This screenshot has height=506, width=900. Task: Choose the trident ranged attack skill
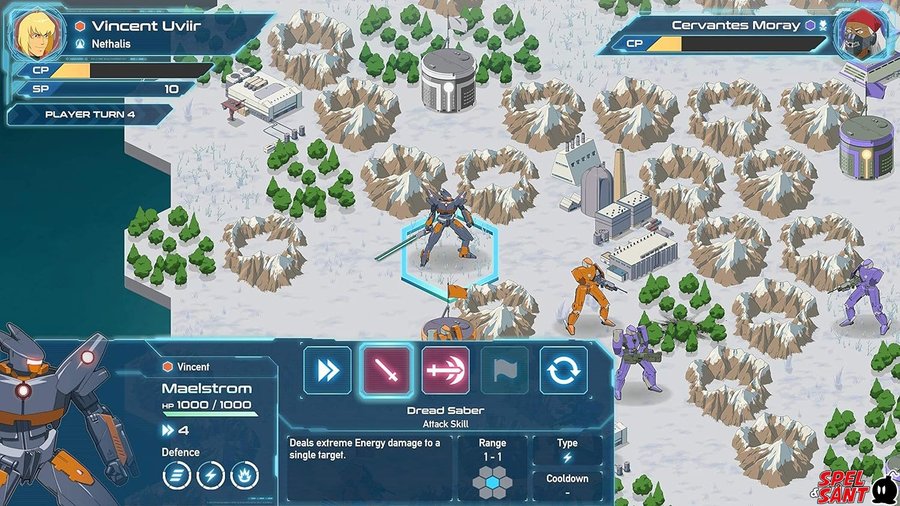coord(445,370)
